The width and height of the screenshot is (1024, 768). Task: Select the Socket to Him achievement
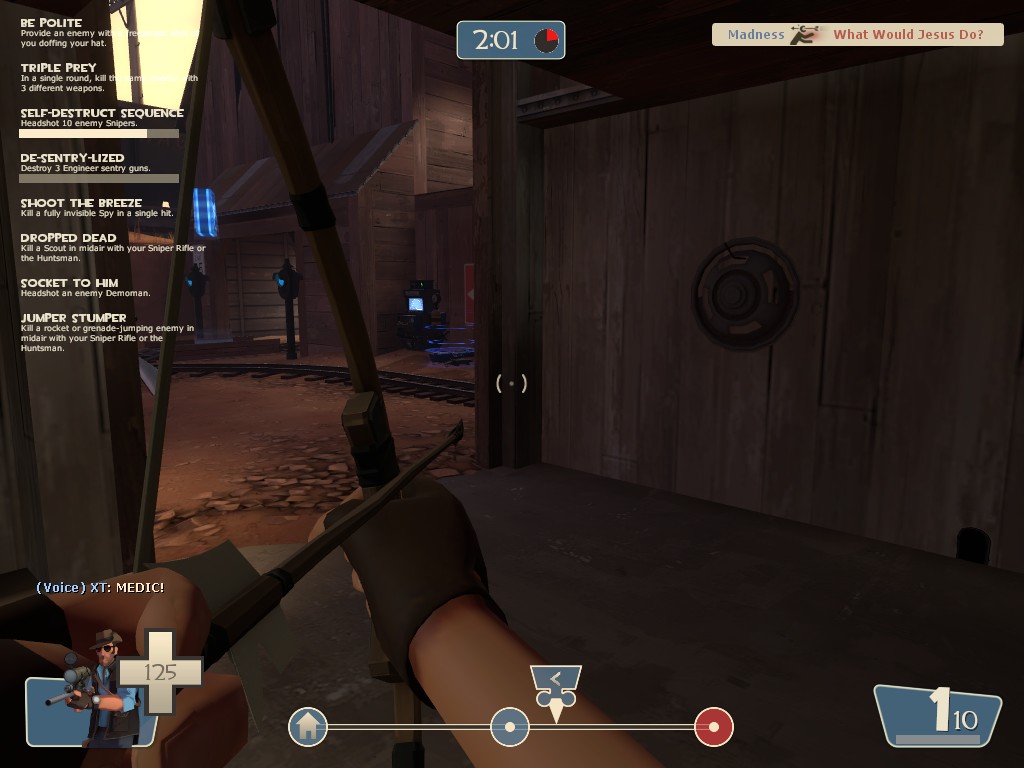click(x=69, y=283)
